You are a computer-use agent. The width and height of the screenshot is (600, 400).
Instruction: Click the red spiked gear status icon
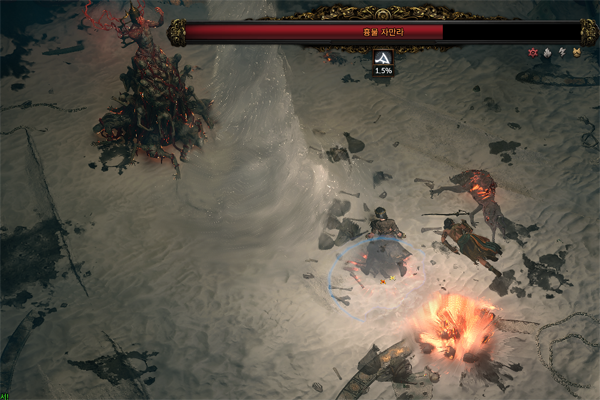pos(533,51)
